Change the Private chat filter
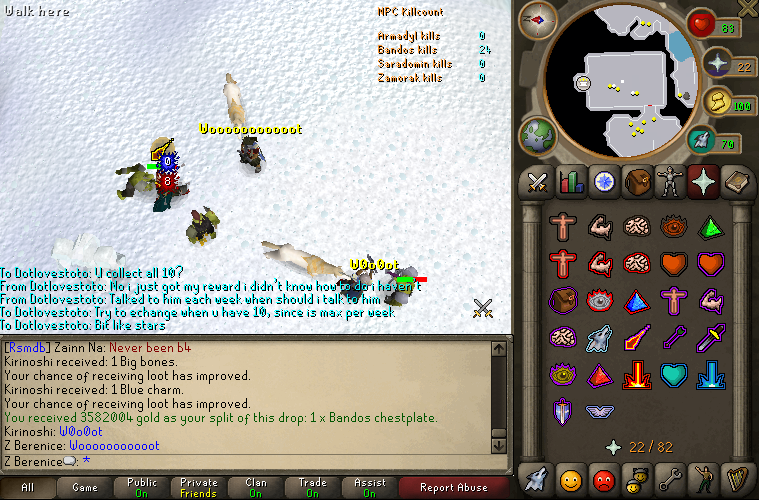Screen dimensions: 759x500 coord(199,488)
